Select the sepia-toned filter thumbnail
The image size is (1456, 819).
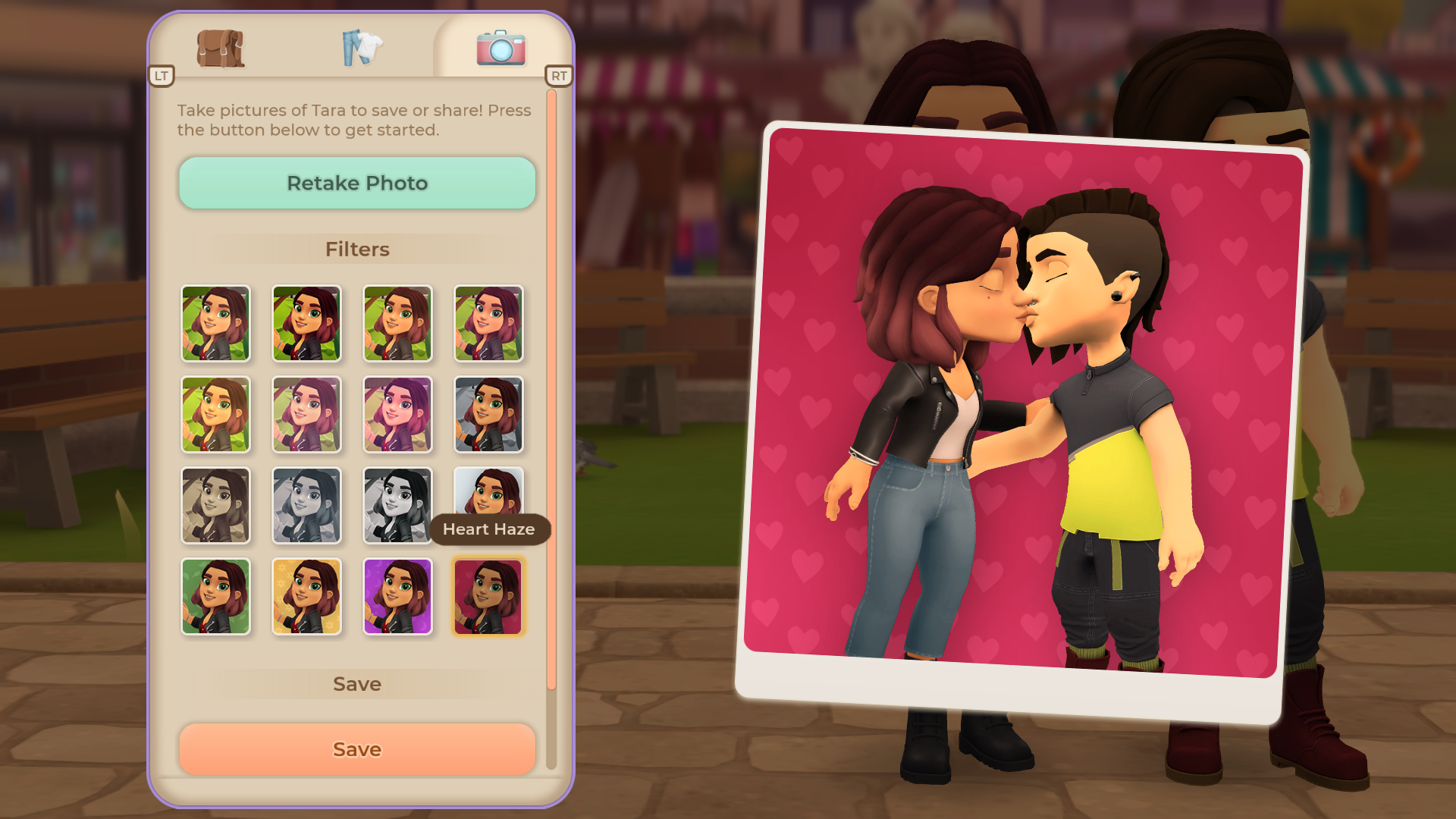tap(215, 506)
